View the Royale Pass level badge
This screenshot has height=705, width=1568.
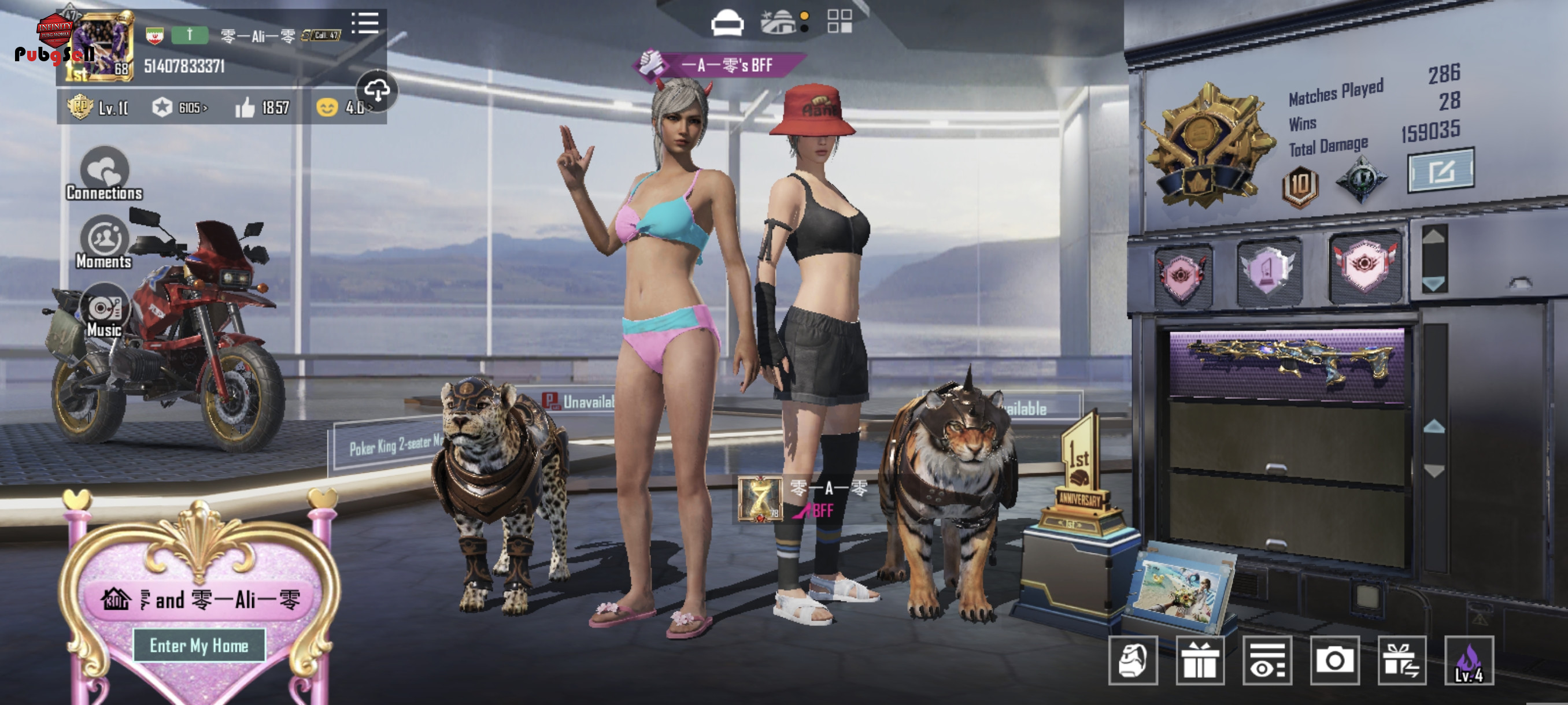pyautogui.click(x=97, y=107)
